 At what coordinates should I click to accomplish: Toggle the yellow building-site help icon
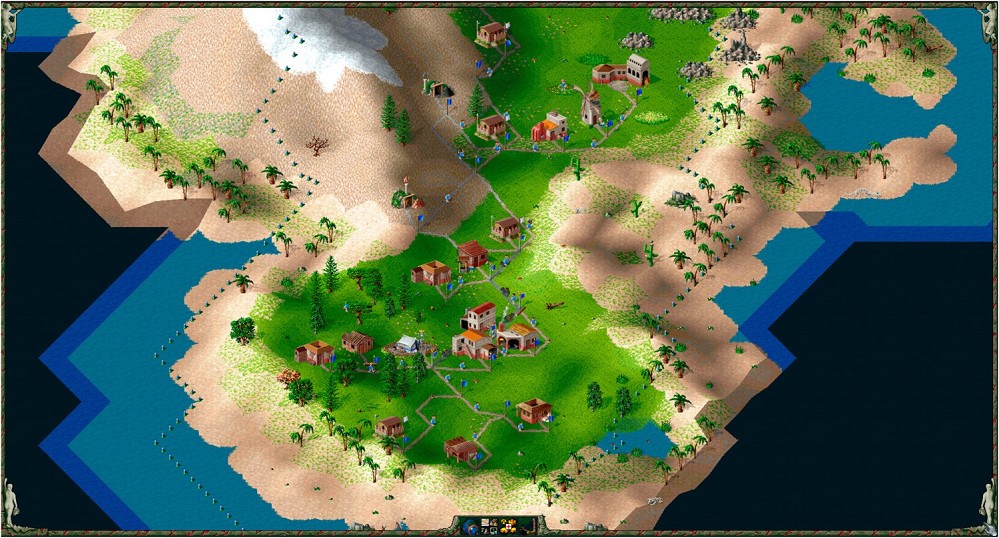point(508,525)
